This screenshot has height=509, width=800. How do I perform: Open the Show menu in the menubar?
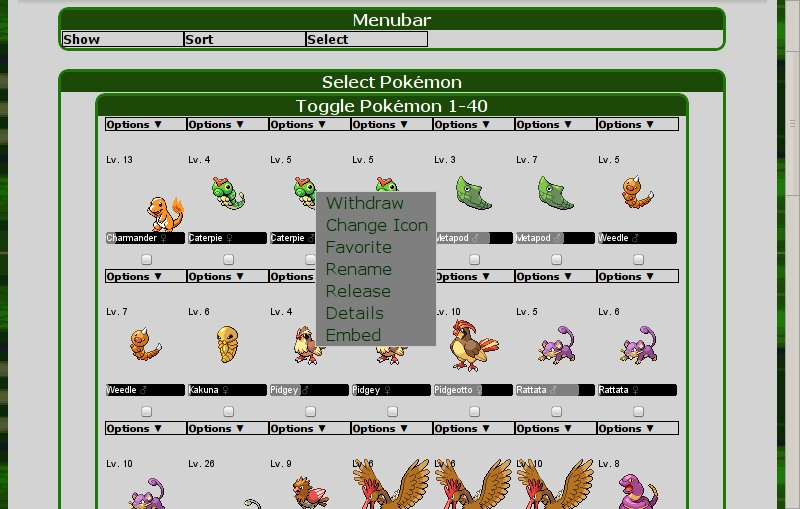(x=122, y=40)
